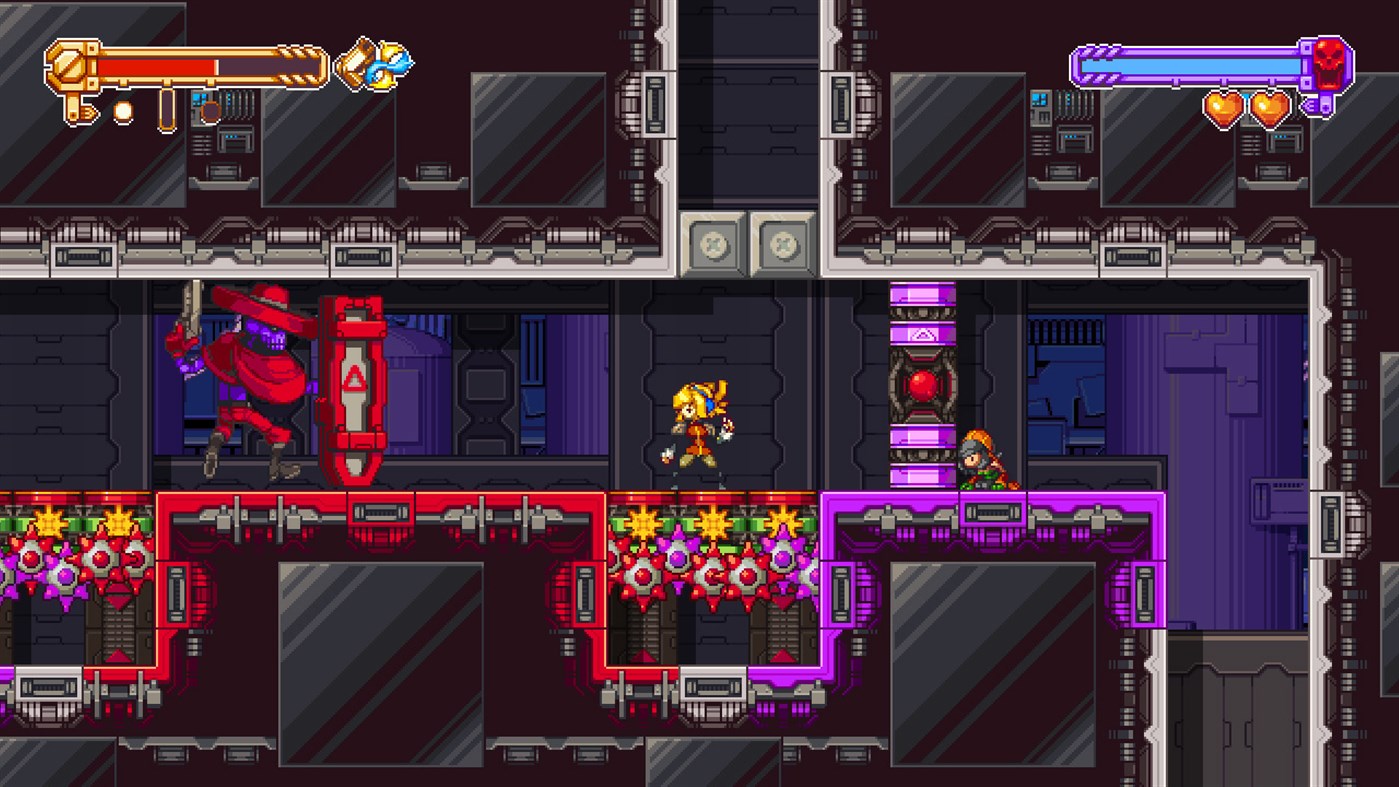Click the red skull face on the boss health frame
The height and width of the screenshot is (787, 1399).
[x=1330, y=65]
